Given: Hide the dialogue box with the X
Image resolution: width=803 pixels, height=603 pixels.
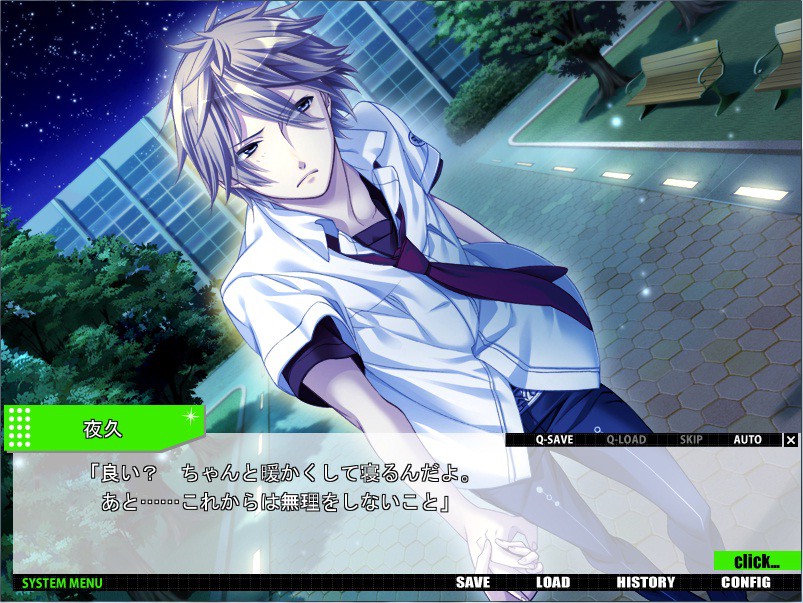Looking at the screenshot, I should 791,439.
